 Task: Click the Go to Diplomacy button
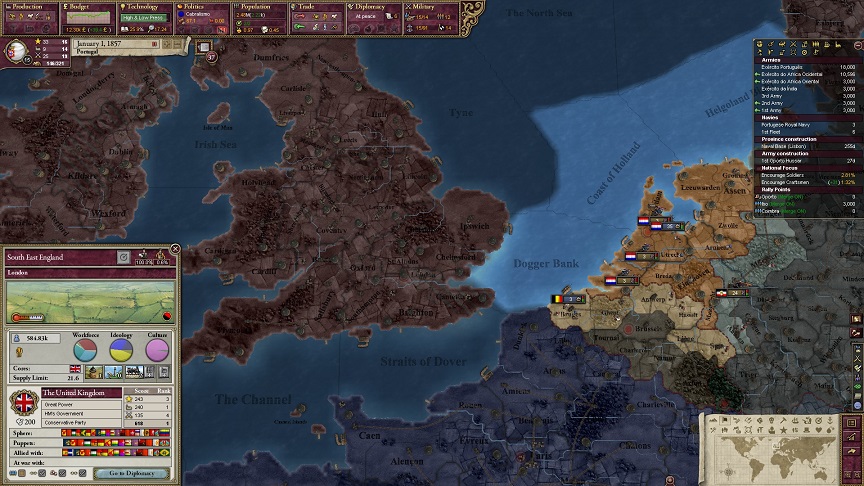pos(132,473)
